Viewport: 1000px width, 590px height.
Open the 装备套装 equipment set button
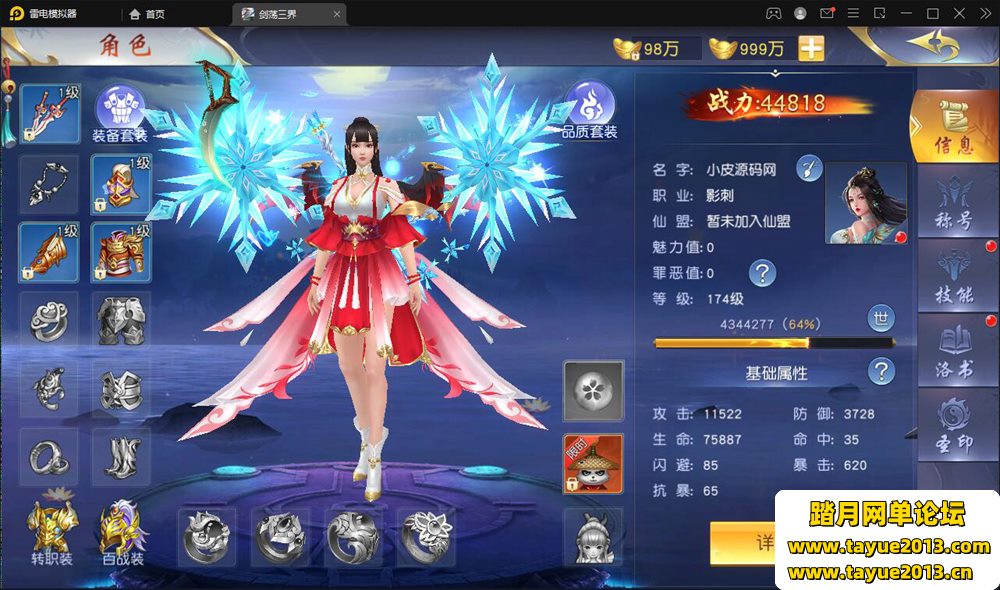point(120,112)
